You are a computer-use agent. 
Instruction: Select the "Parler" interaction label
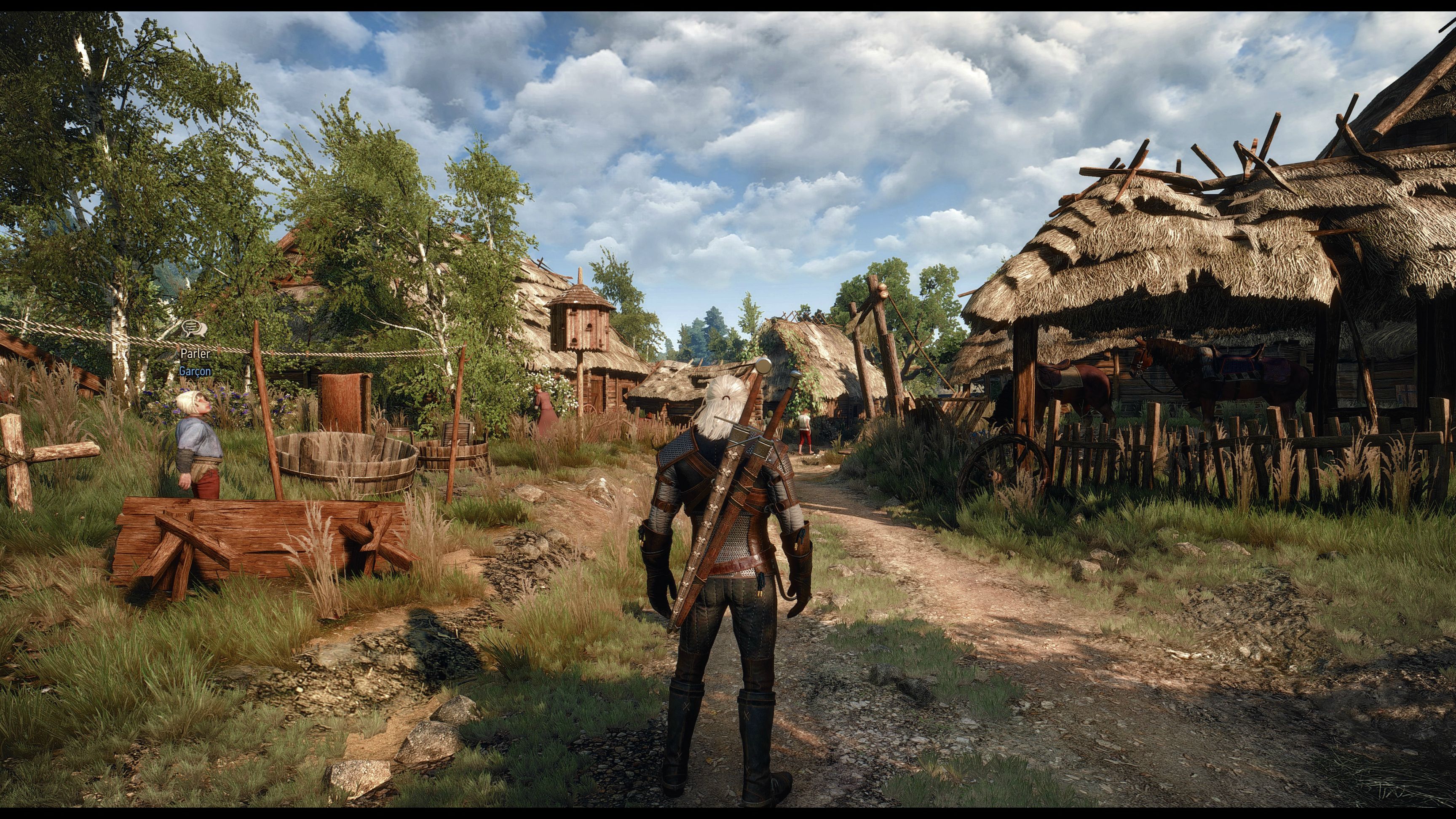195,354
